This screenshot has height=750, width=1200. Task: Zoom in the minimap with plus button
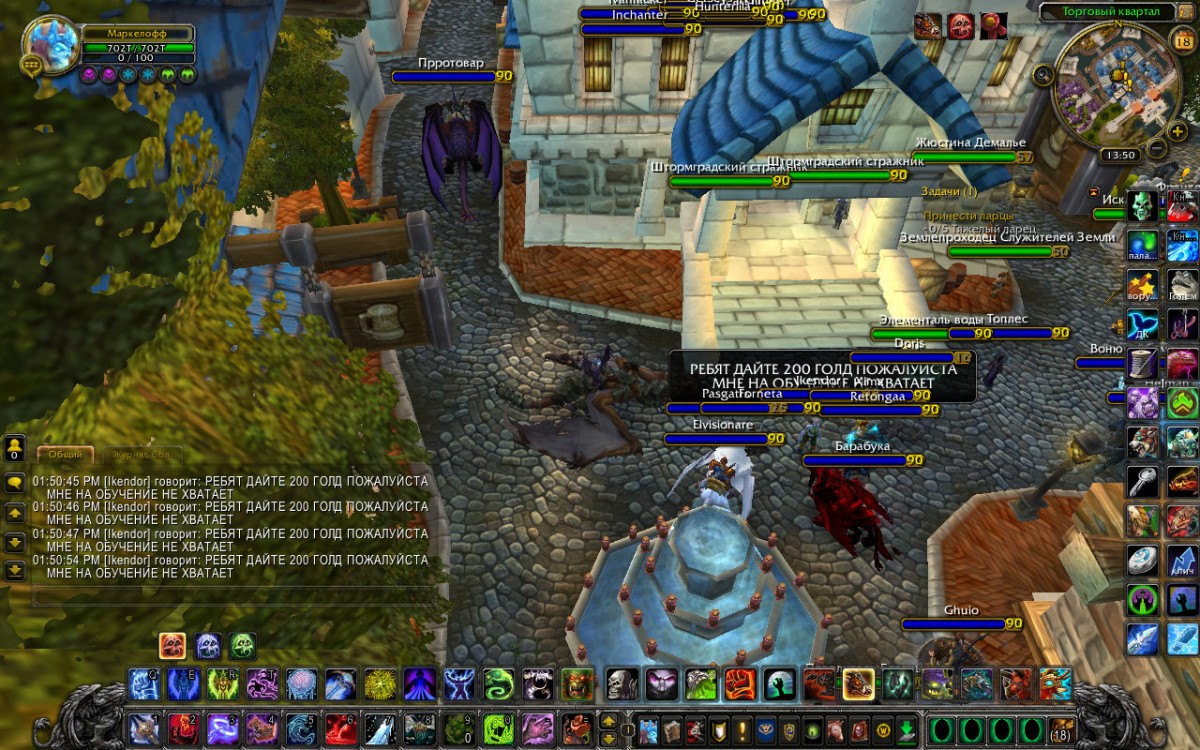pyautogui.click(x=1178, y=132)
